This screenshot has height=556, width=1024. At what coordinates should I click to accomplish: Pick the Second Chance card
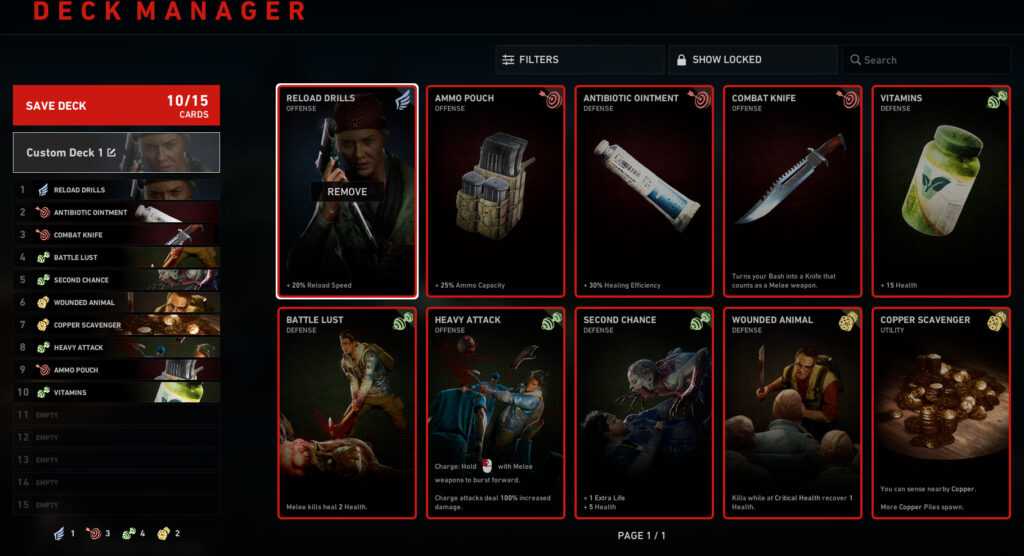644,413
